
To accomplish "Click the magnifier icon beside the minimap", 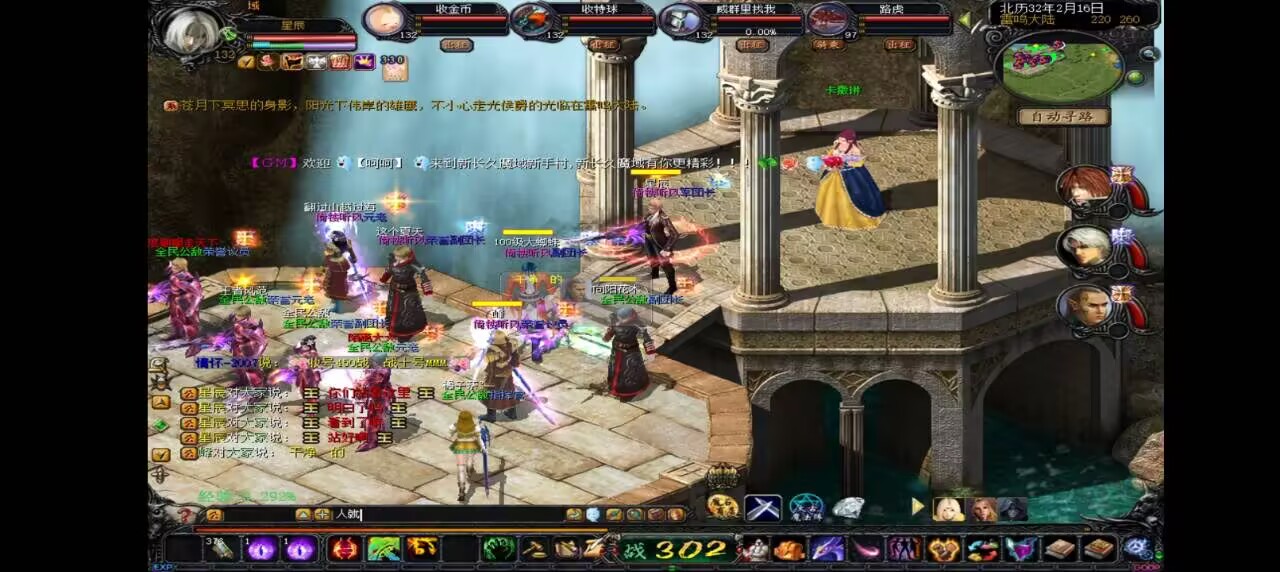I will (1149, 54).
